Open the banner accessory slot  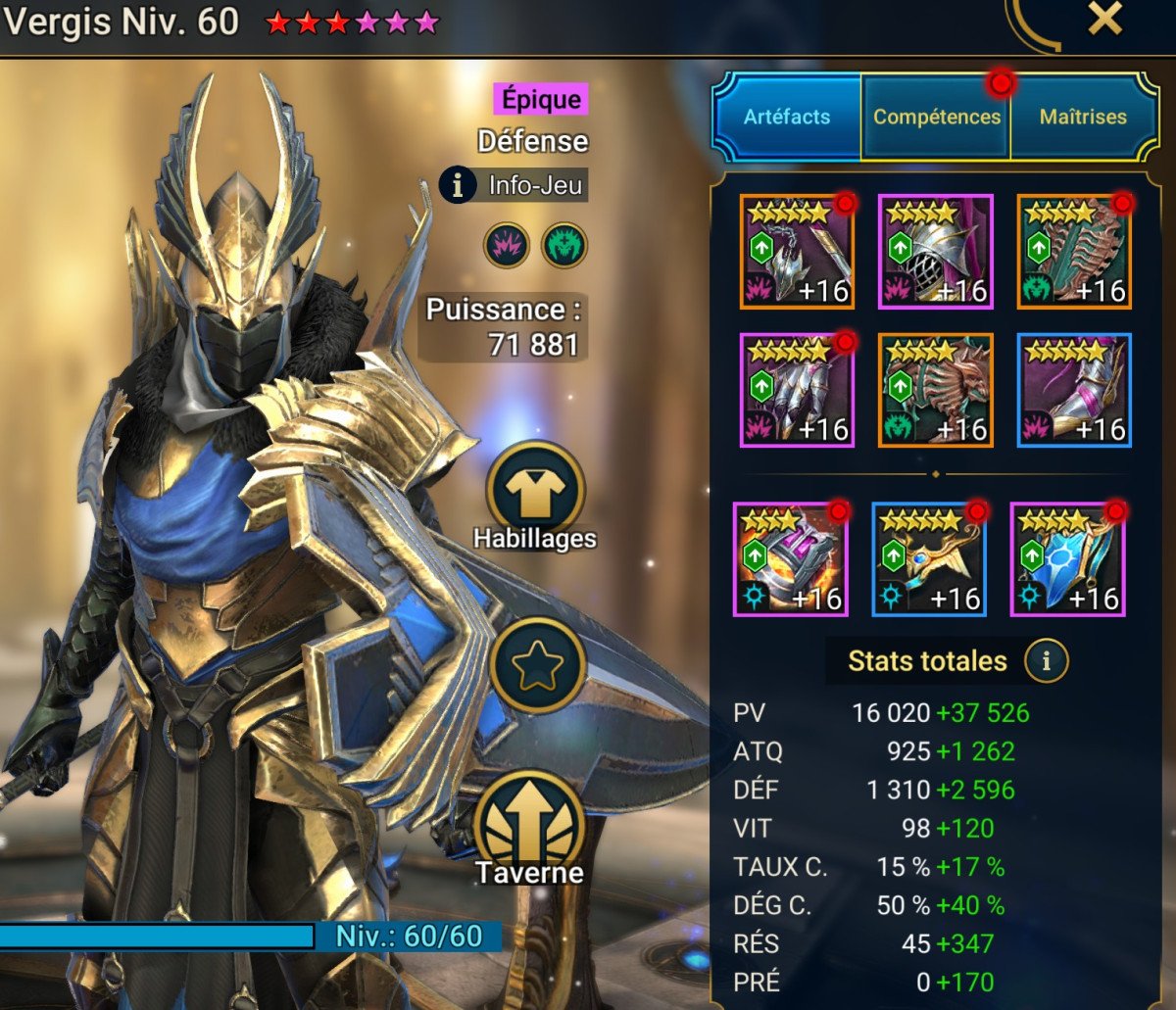(1067, 559)
